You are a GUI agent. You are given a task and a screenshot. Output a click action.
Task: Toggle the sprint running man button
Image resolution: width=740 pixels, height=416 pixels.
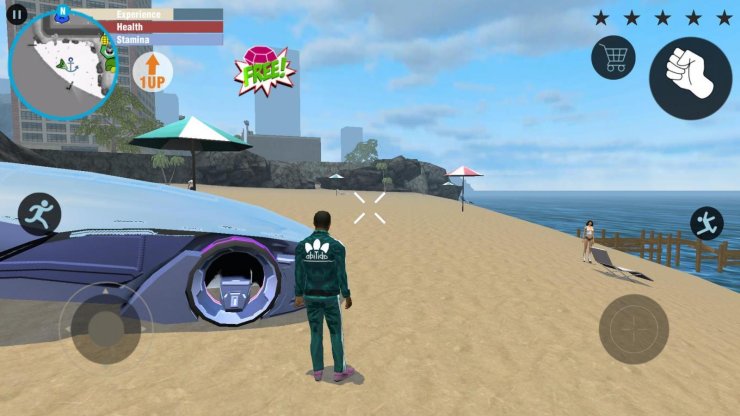(39, 213)
